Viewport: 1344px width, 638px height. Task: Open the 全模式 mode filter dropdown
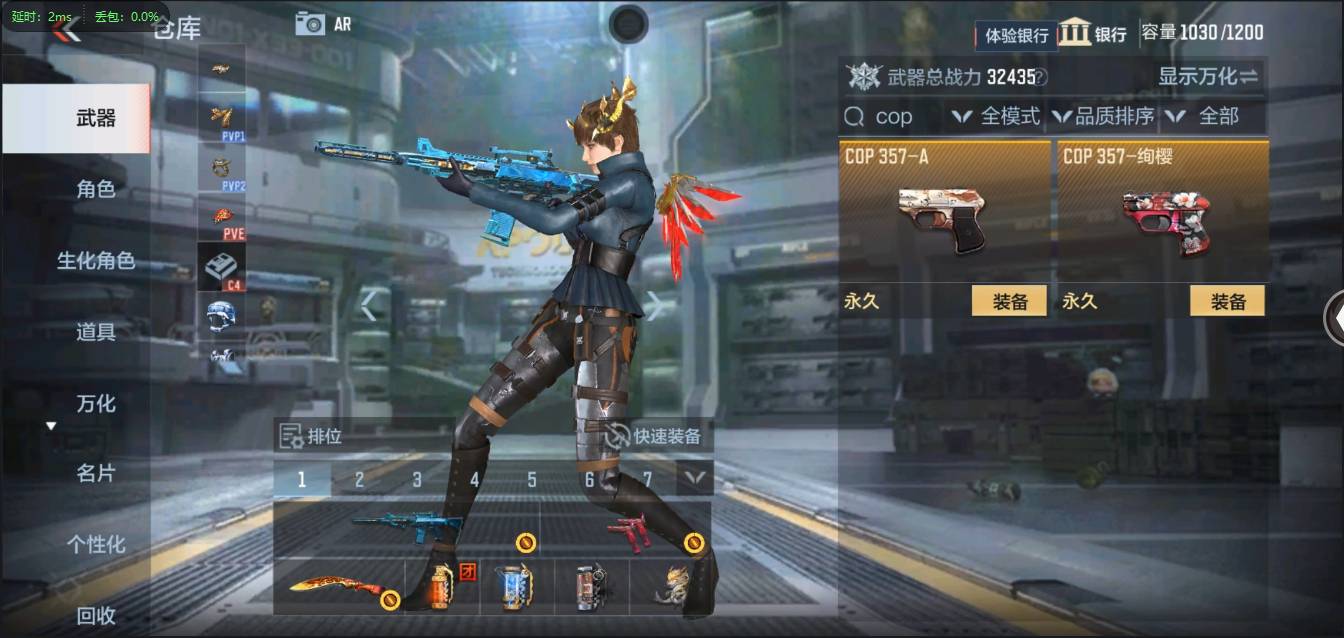[x=997, y=117]
